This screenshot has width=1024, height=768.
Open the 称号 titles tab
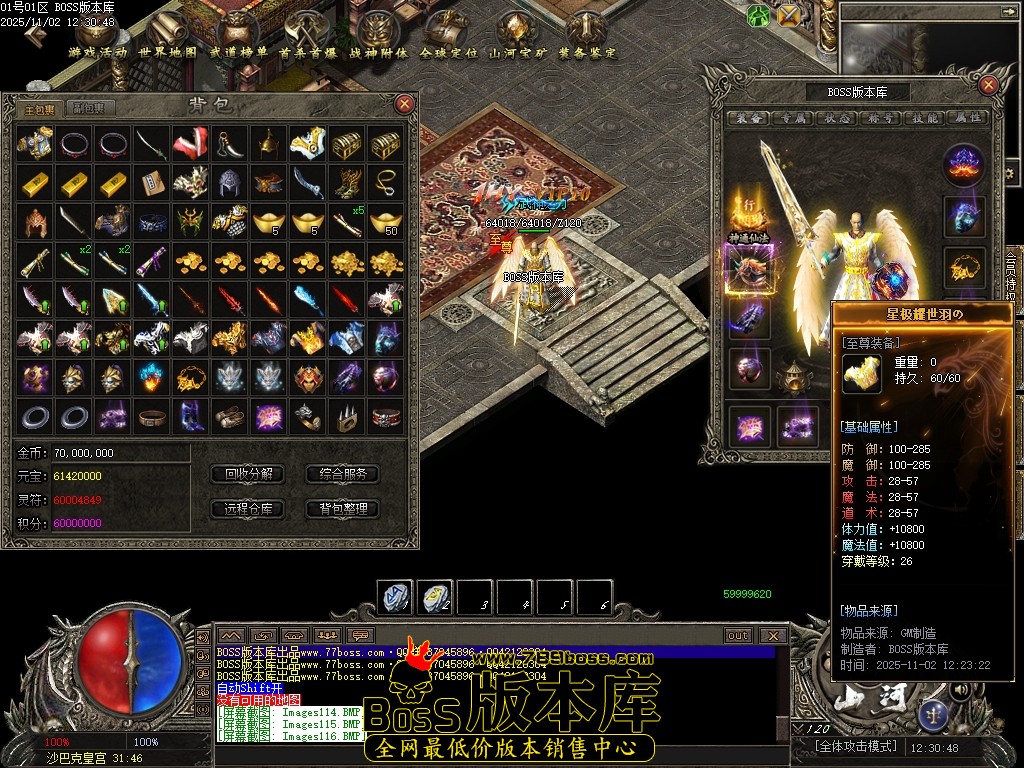[881, 118]
